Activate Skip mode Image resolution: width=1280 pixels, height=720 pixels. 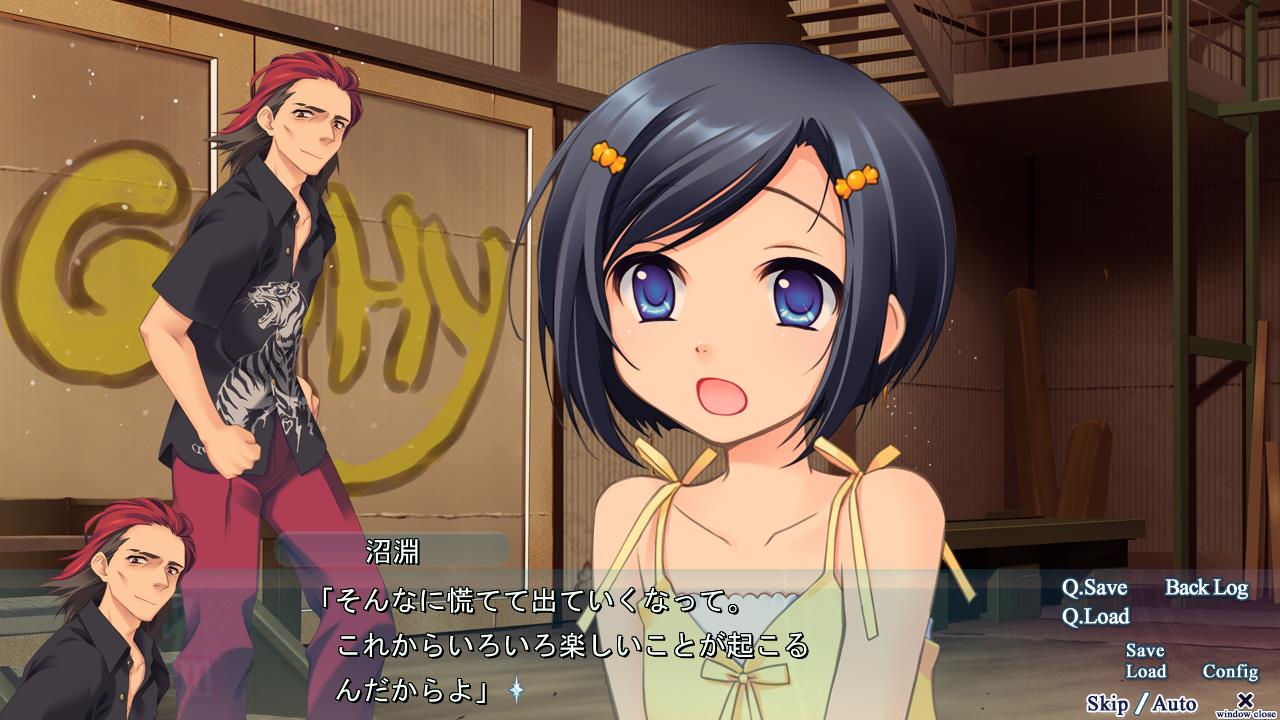1107,704
